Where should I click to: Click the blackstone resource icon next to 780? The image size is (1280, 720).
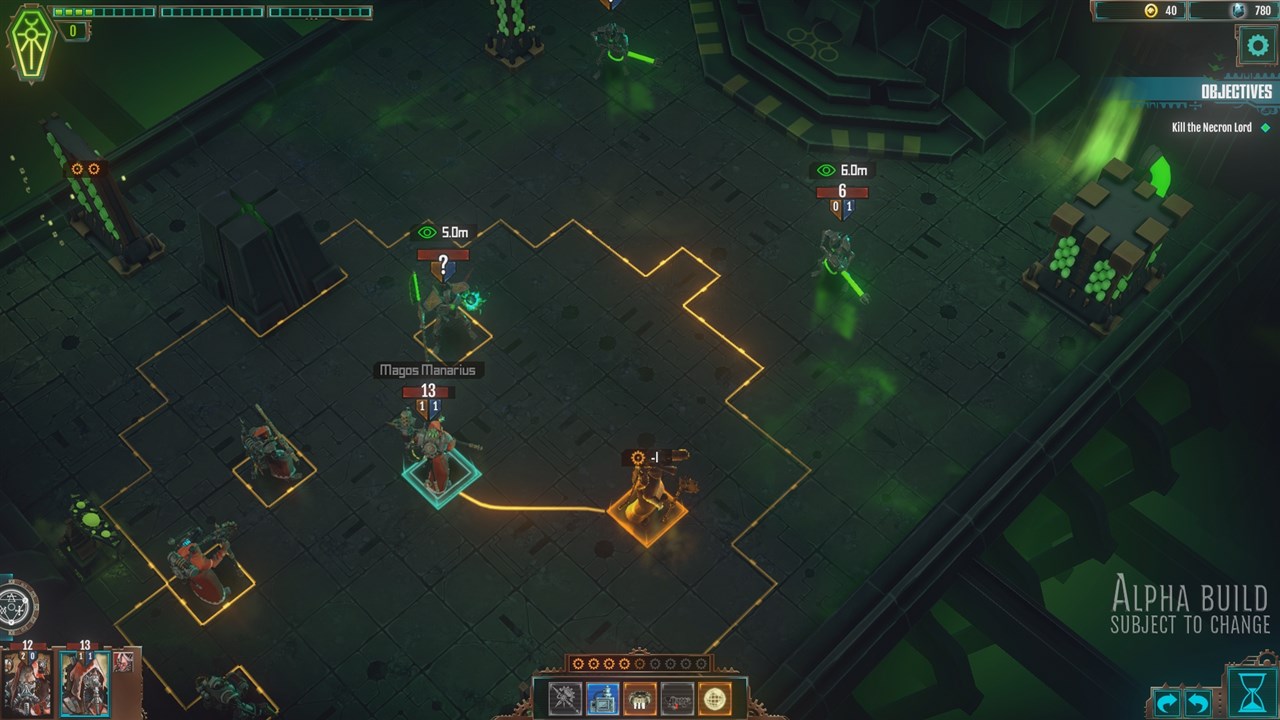tap(1238, 10)
